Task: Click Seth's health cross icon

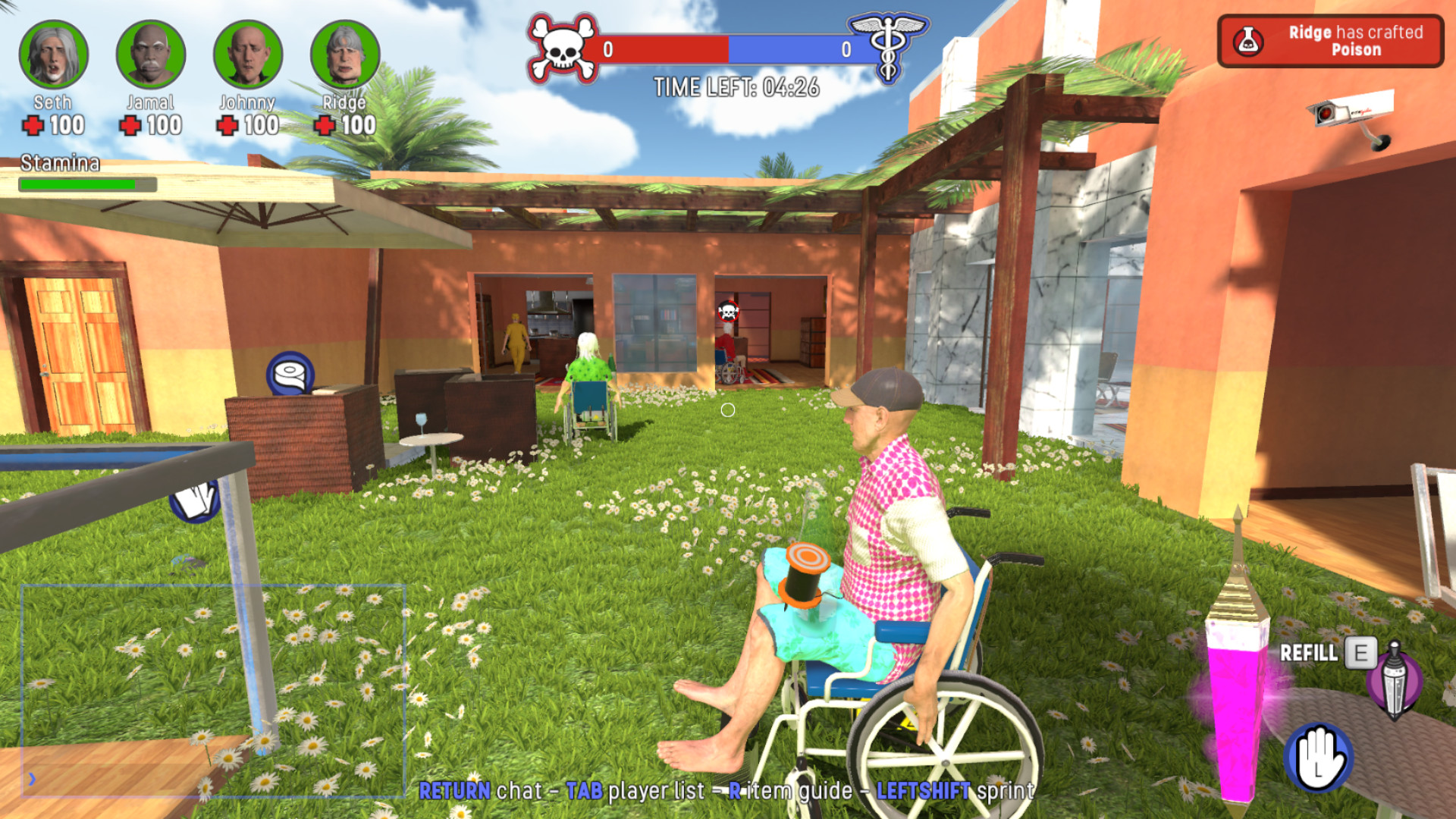Action: point(33,127)
